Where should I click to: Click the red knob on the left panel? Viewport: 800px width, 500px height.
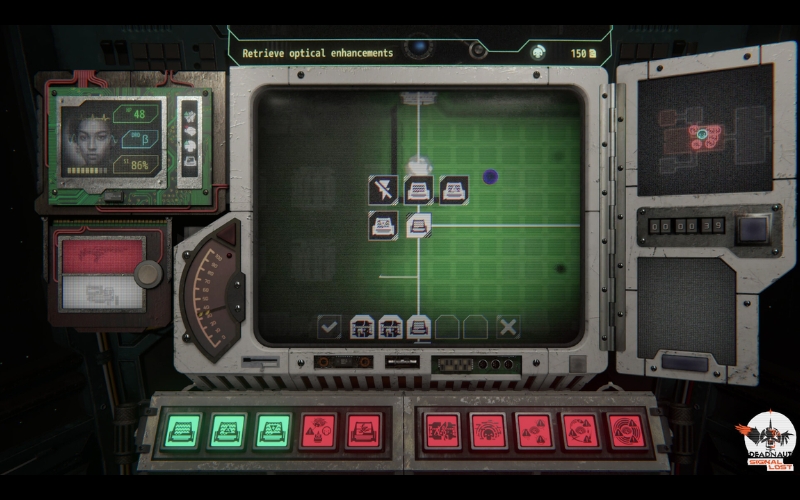pyautogui.click(x=149, y=273)
